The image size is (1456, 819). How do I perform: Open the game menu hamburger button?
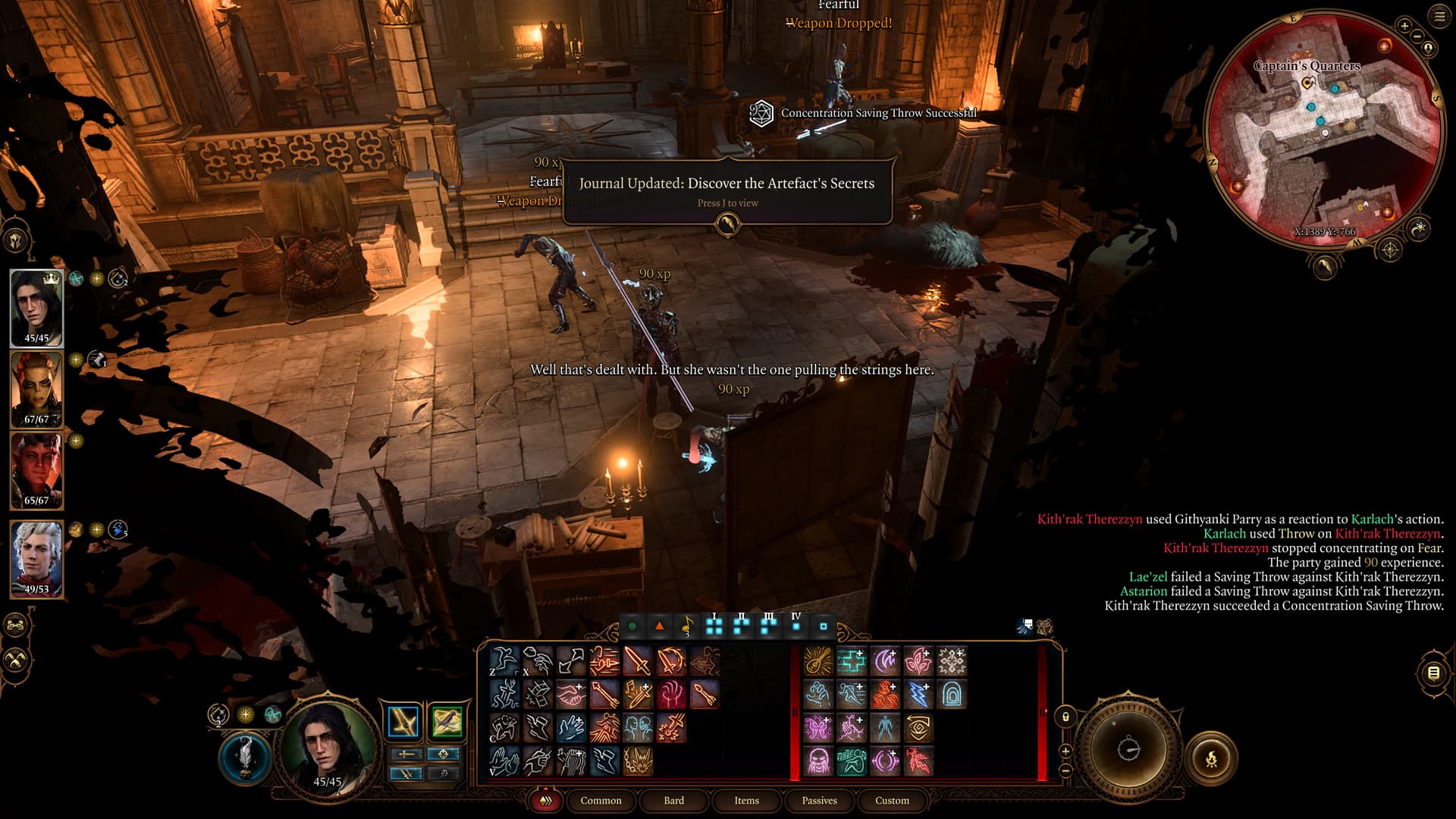pyautogui.click(x=1439, y=17)
